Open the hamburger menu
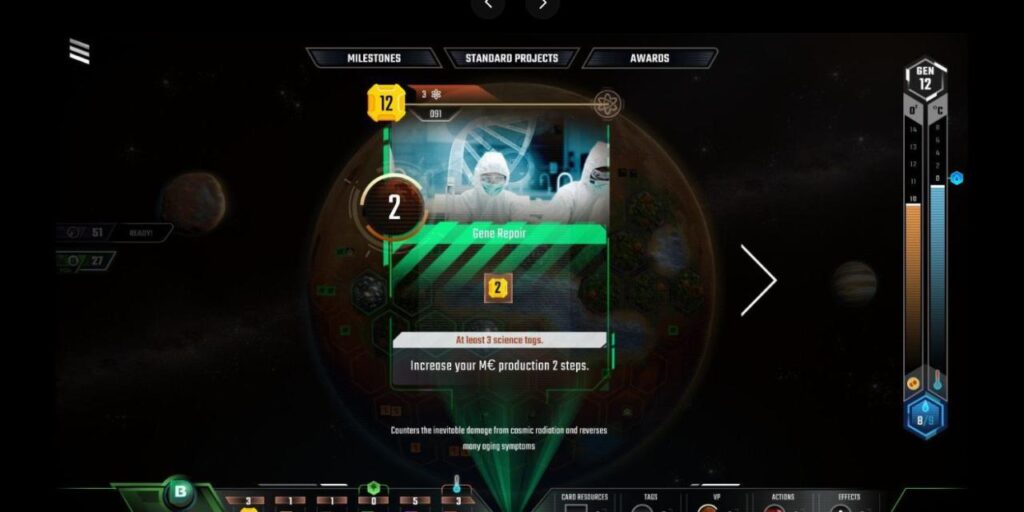 point(79,52)
